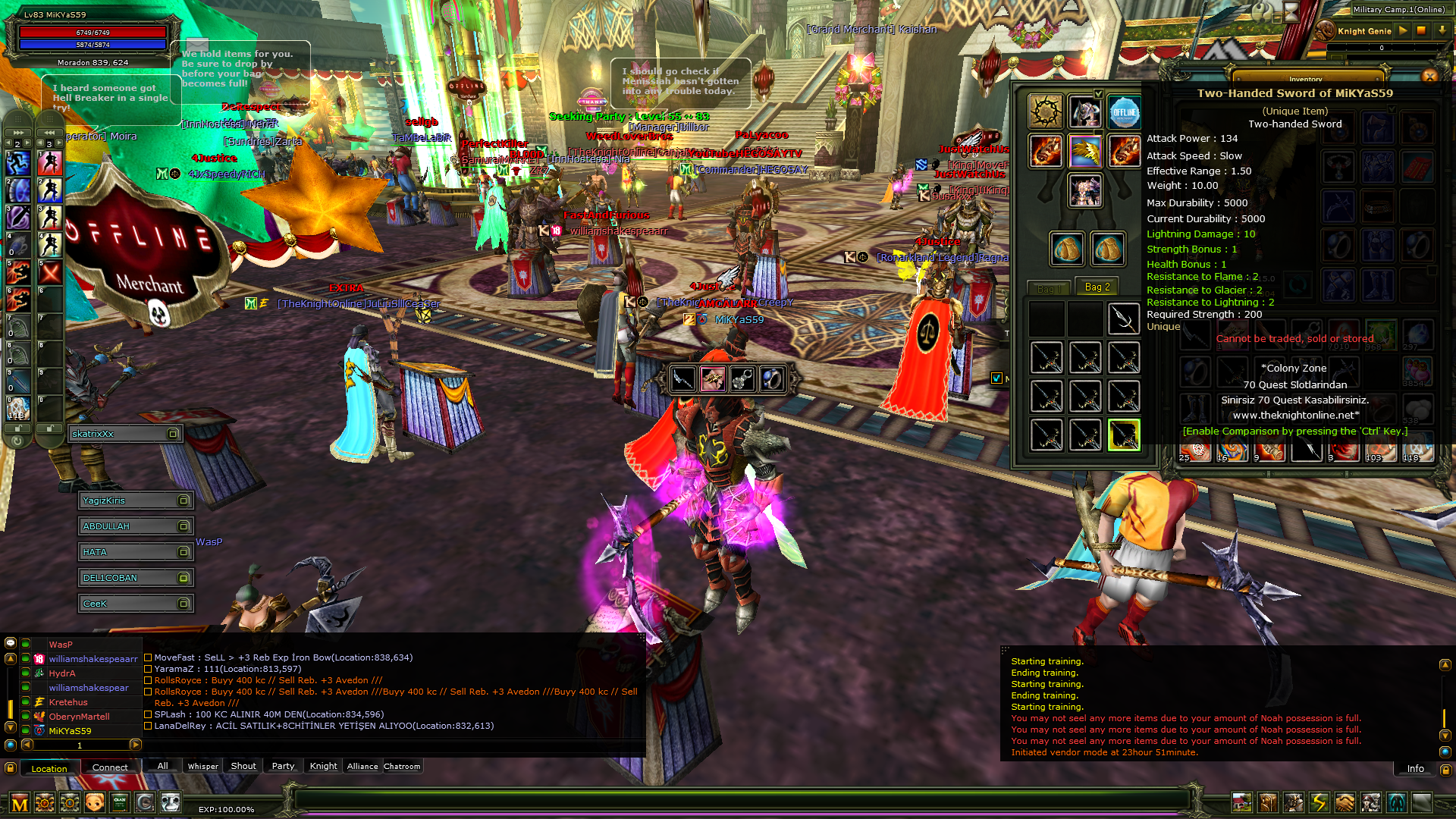The height and width of the screenshot is (819, 1456).
Task: Switch chat to the Party channel
Action: tap(283, 766)
